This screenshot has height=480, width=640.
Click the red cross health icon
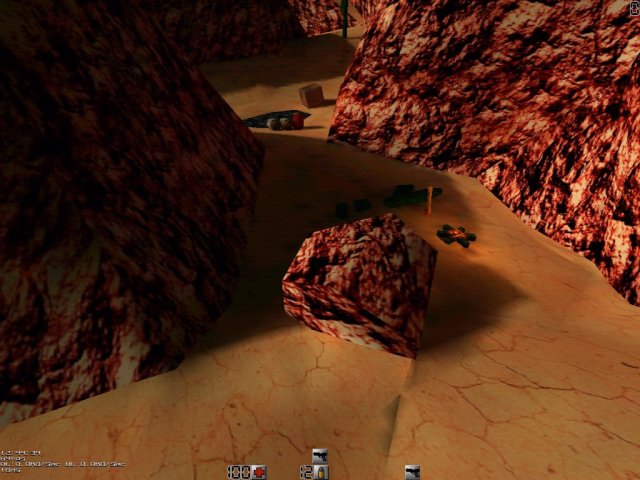258,471
